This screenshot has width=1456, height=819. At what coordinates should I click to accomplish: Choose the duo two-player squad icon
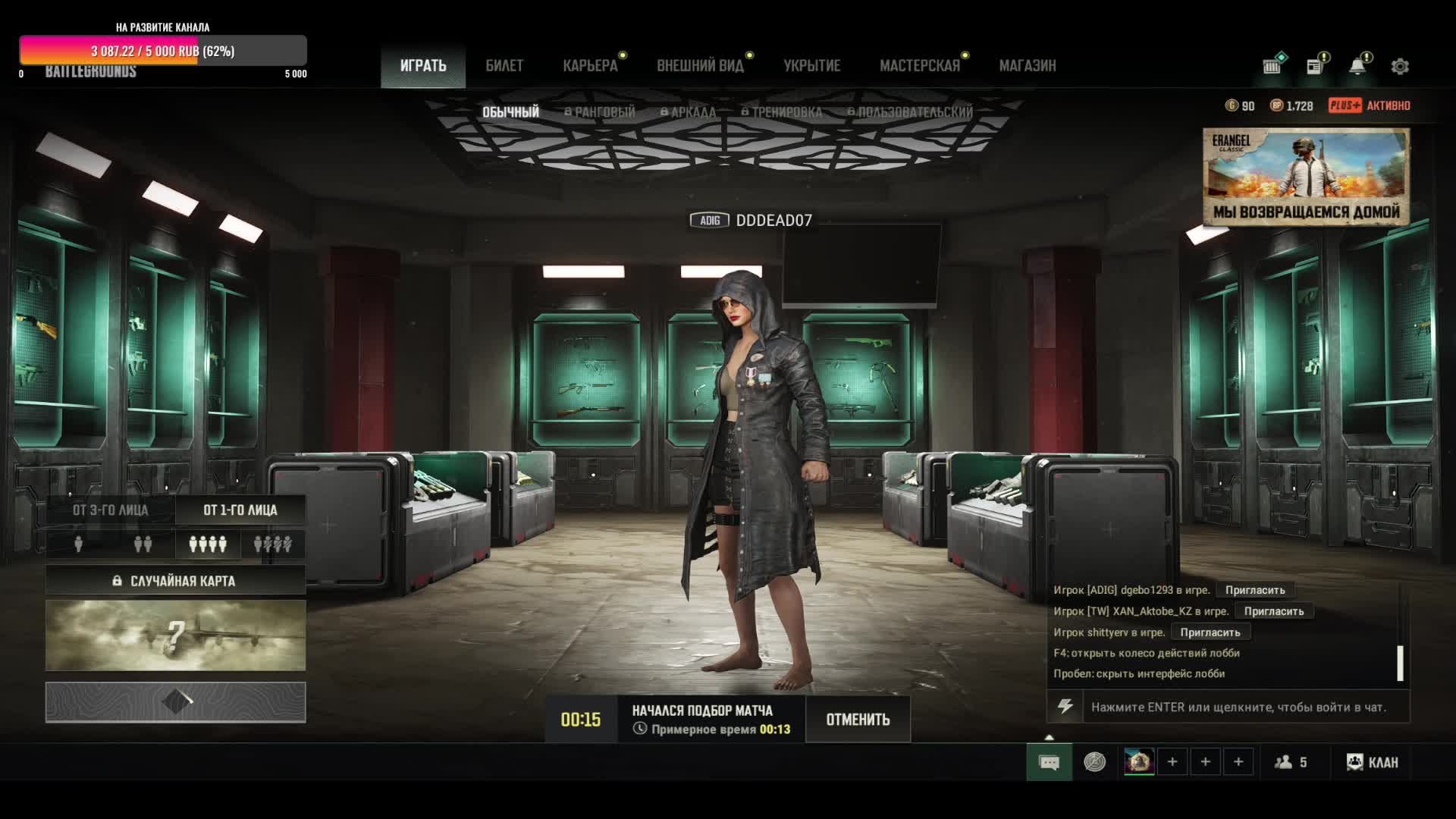click(143, 544)
